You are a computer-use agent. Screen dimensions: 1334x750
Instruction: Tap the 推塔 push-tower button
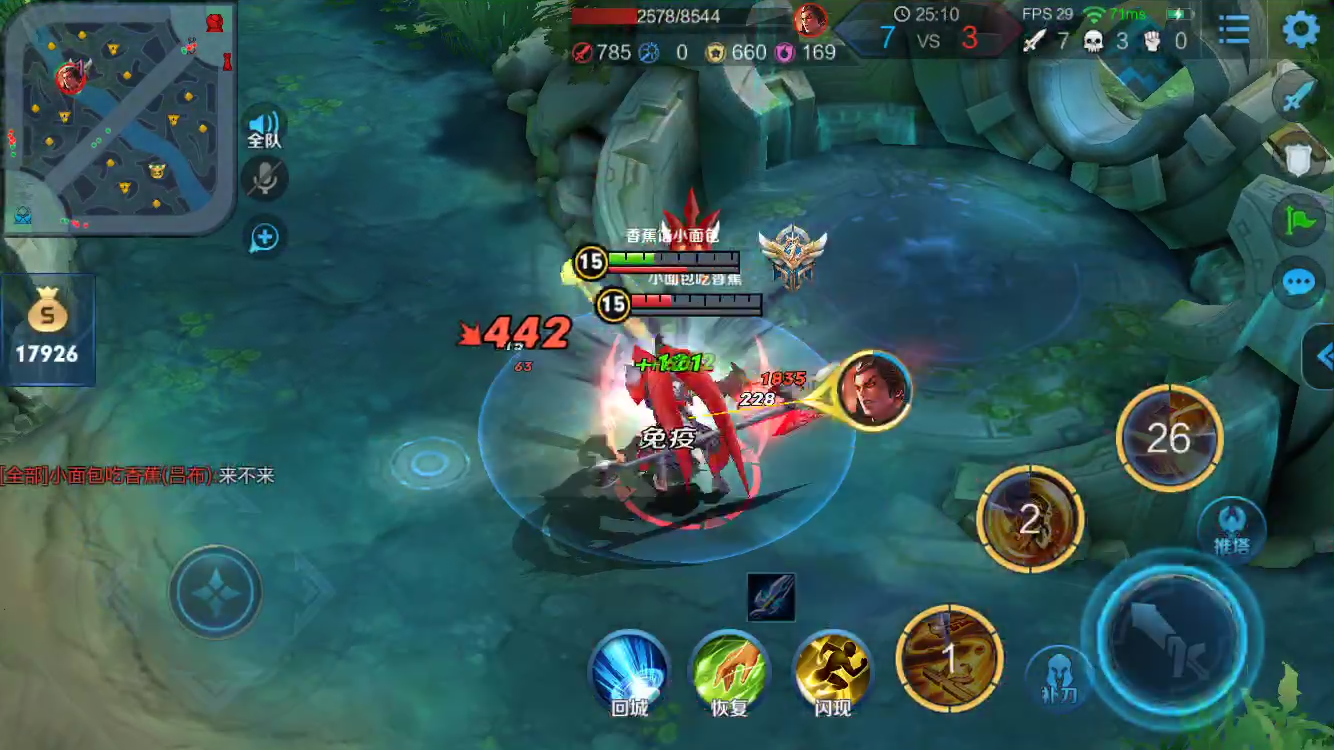[1231, 528]
